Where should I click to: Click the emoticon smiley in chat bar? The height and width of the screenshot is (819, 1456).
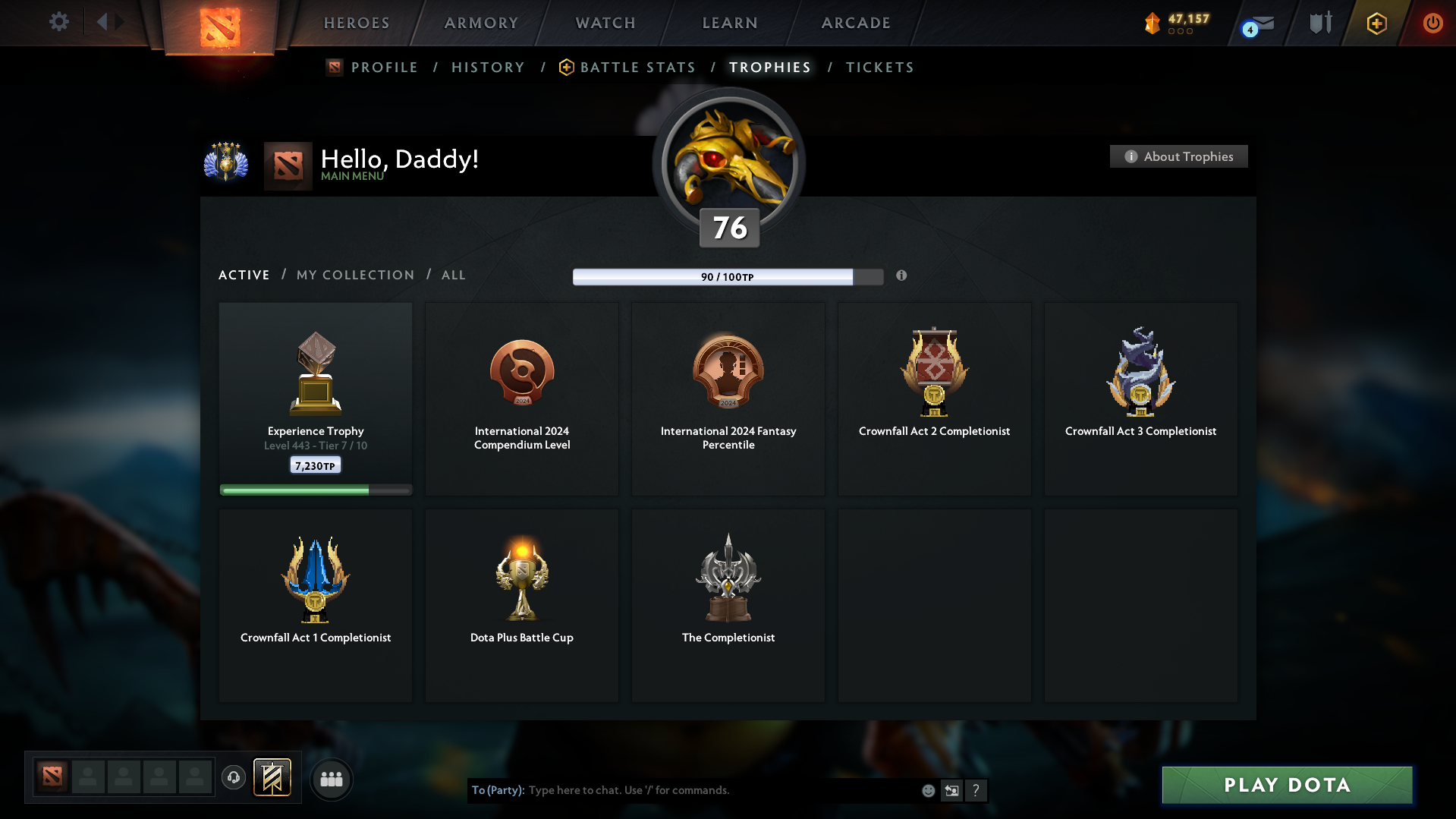928,790
